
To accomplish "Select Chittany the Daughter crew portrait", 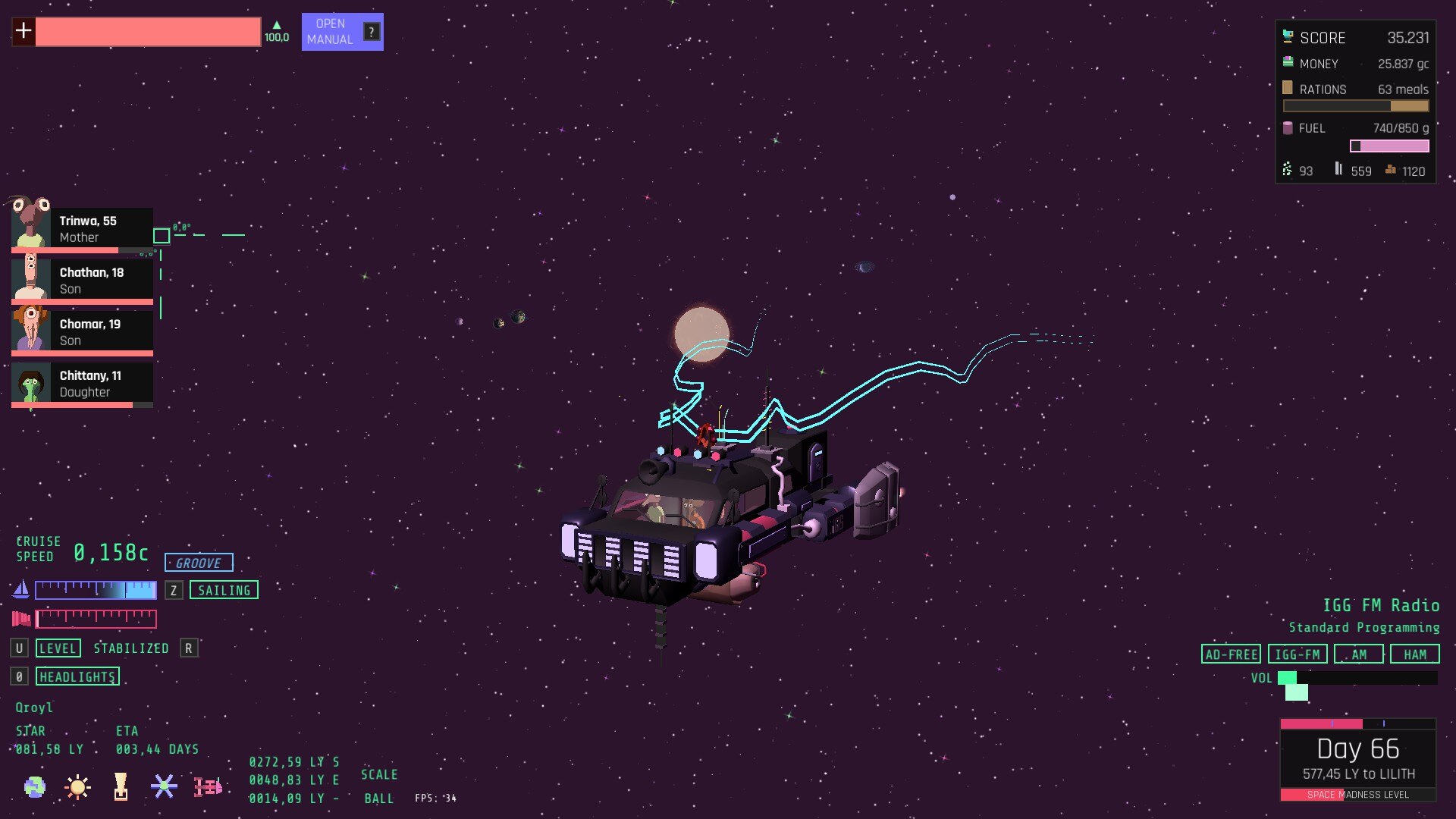I will pos(82,383).
